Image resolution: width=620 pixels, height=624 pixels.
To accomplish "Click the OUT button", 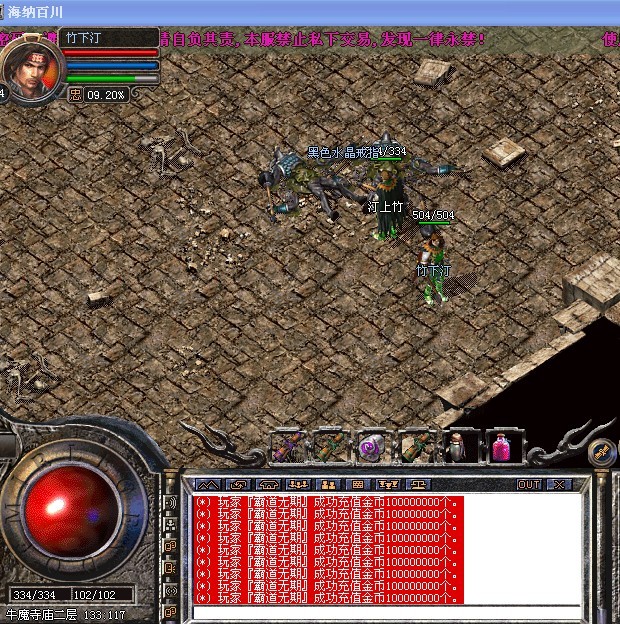I will 528,484.
